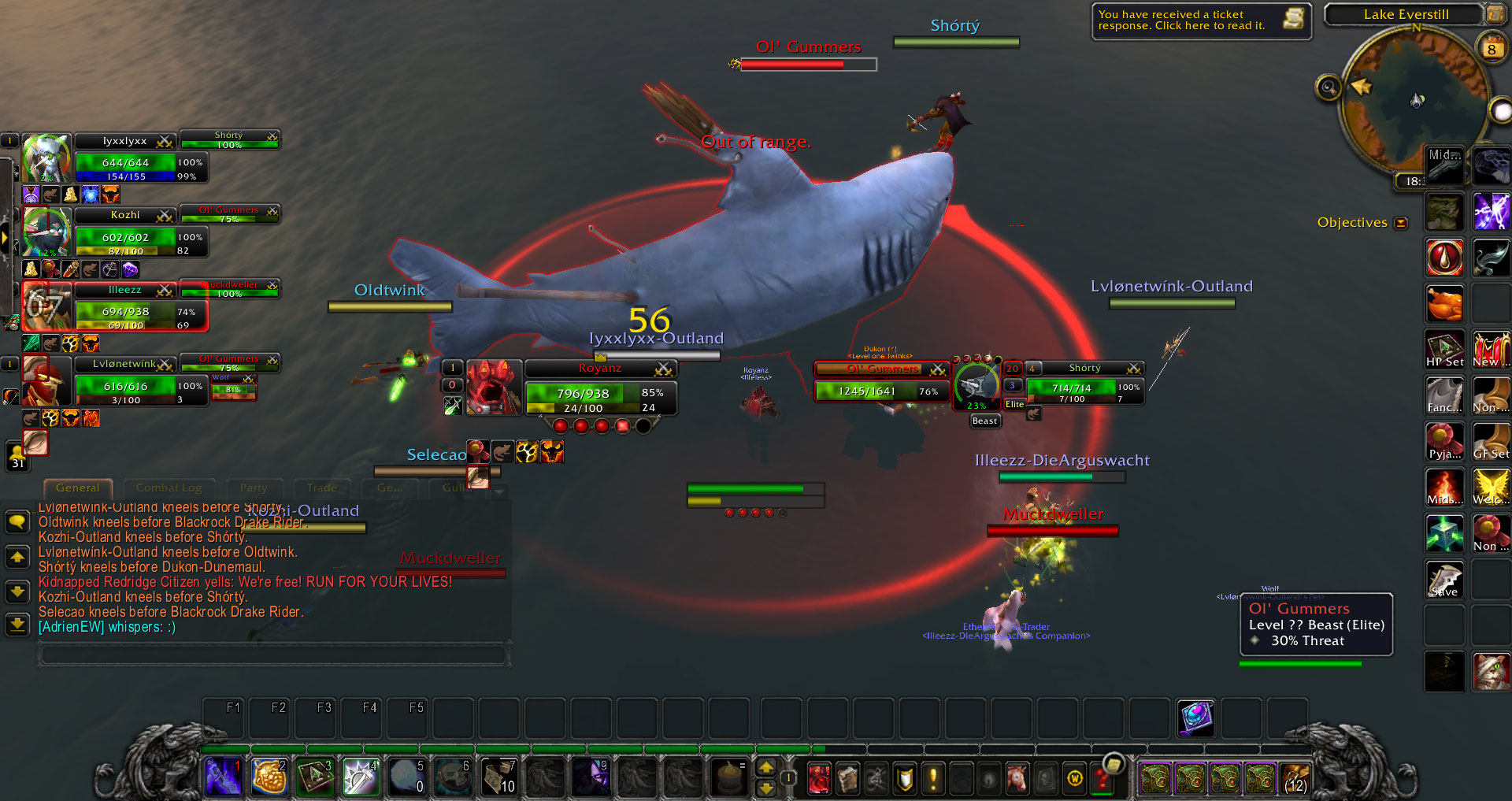Open the backpack showing (12) slots
This screenshot has height=801, width=1512.
point(1295,778)
